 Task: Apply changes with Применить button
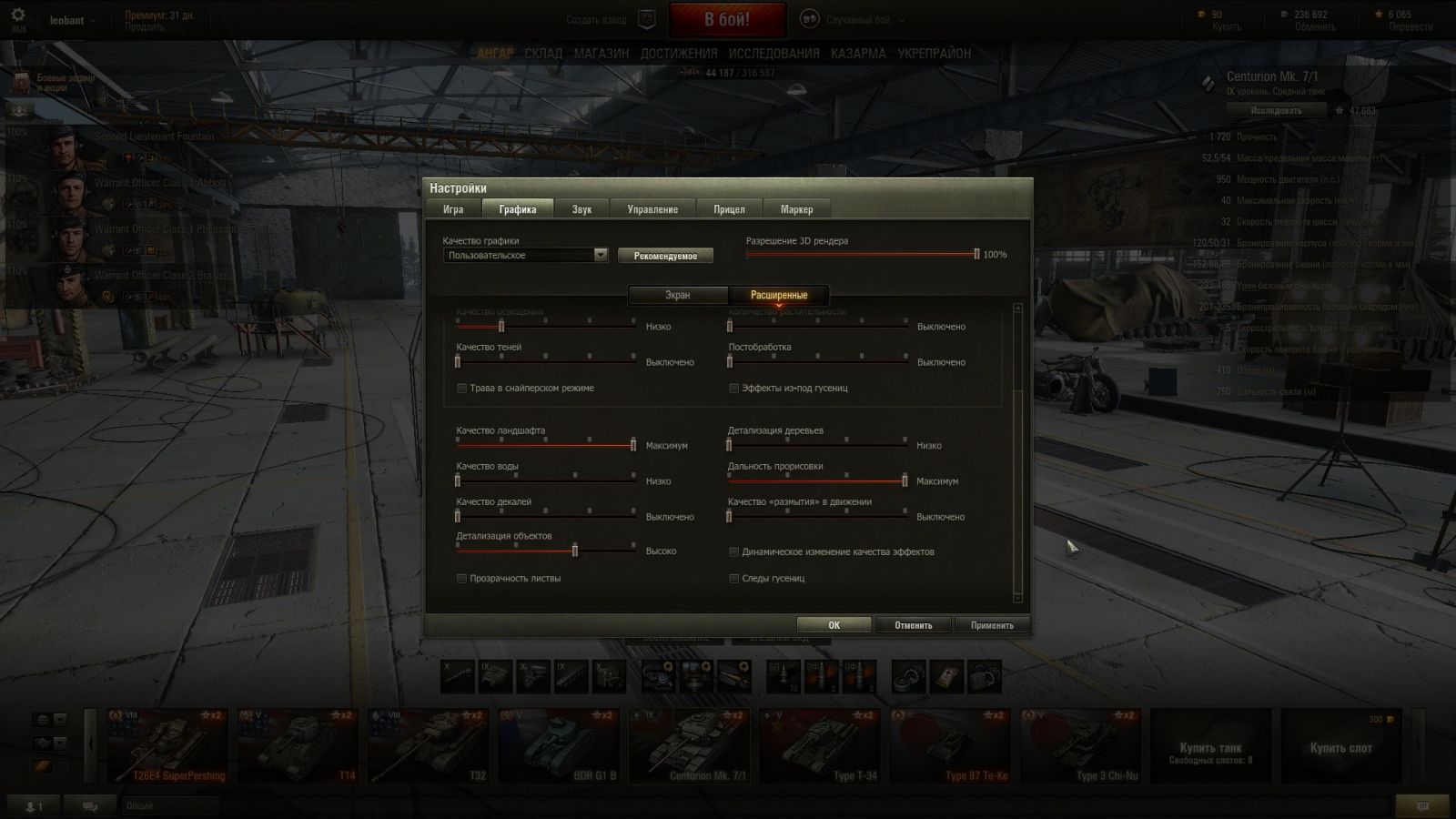(x=992, y=625)
